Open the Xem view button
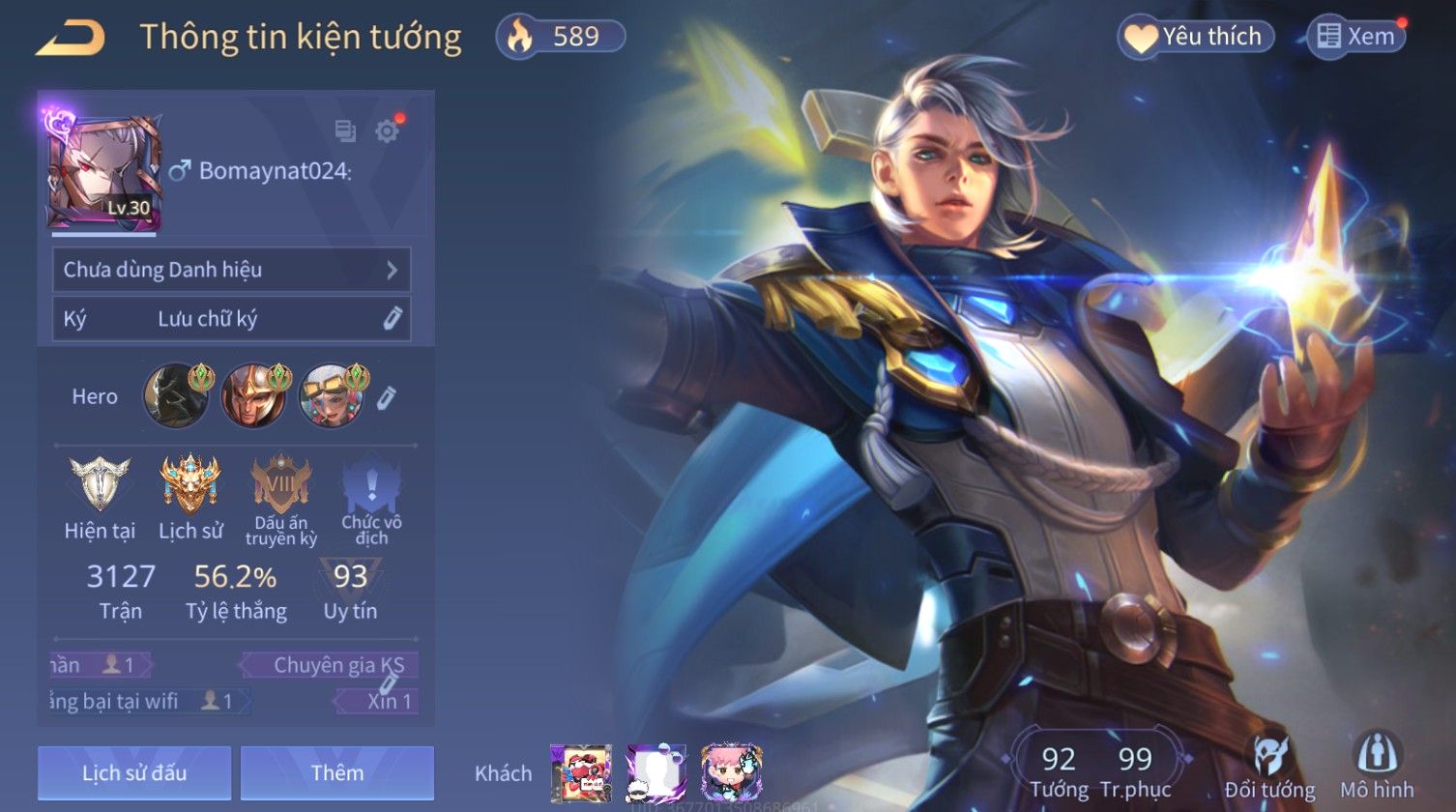Viewport: 1456px width, 812px height. 1356,38
